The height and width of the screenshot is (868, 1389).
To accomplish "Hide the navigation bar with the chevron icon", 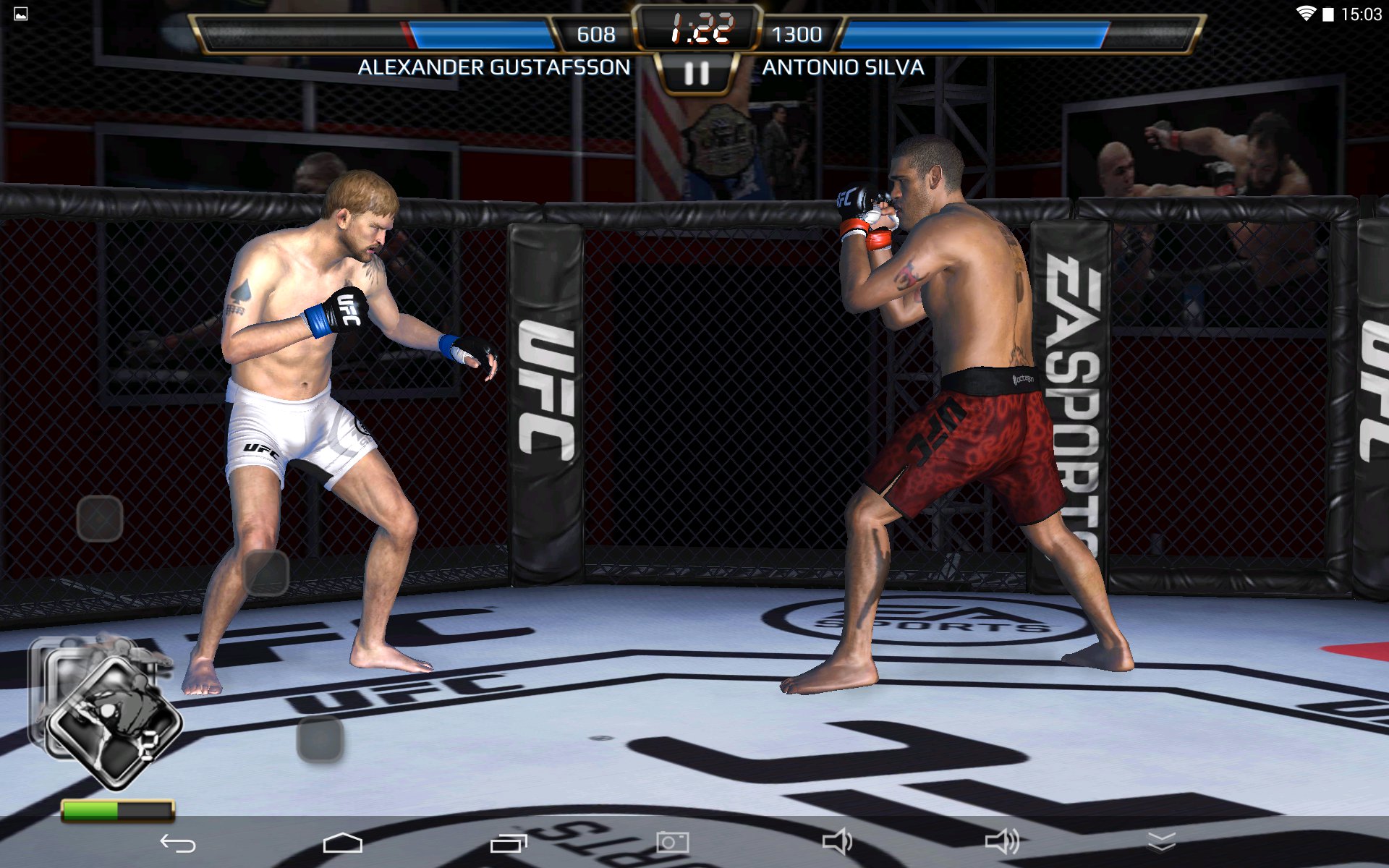I will click(x=1161, y=841).
